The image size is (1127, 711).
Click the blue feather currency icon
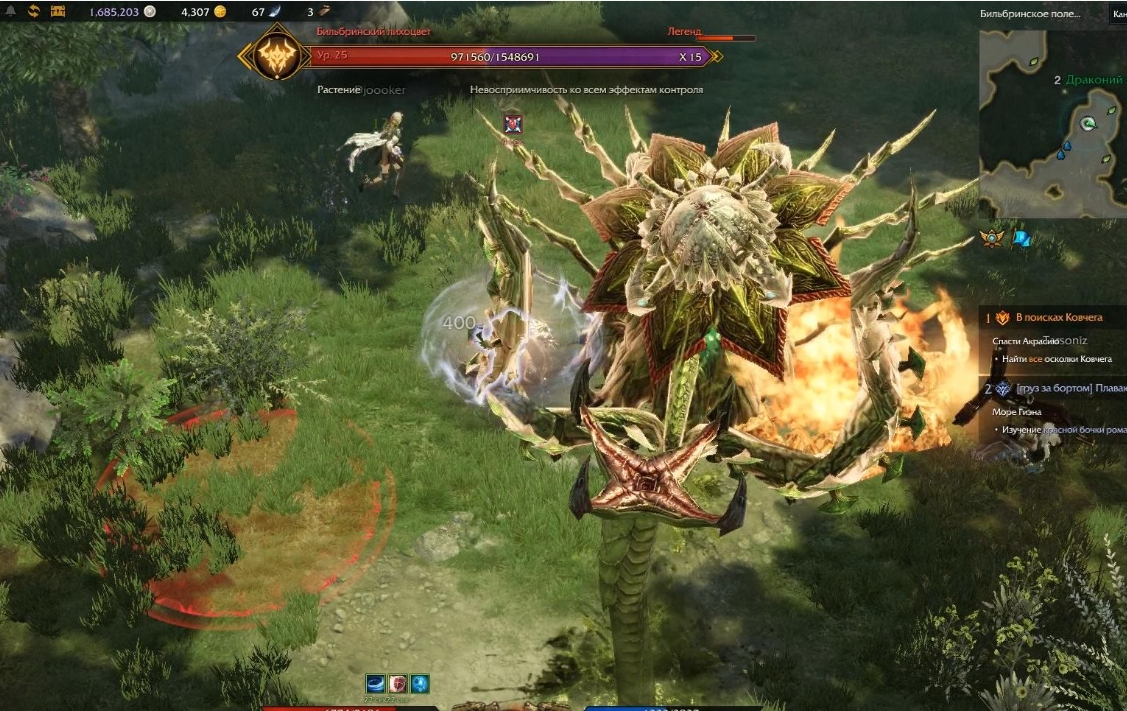coord(275,12)
